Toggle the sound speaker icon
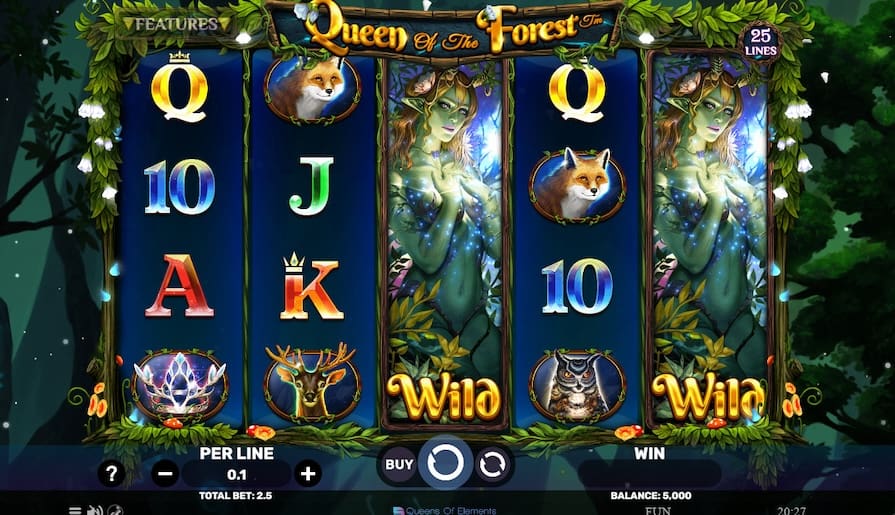The height and width of the screenshot is (515, 895). coord(95,510)
